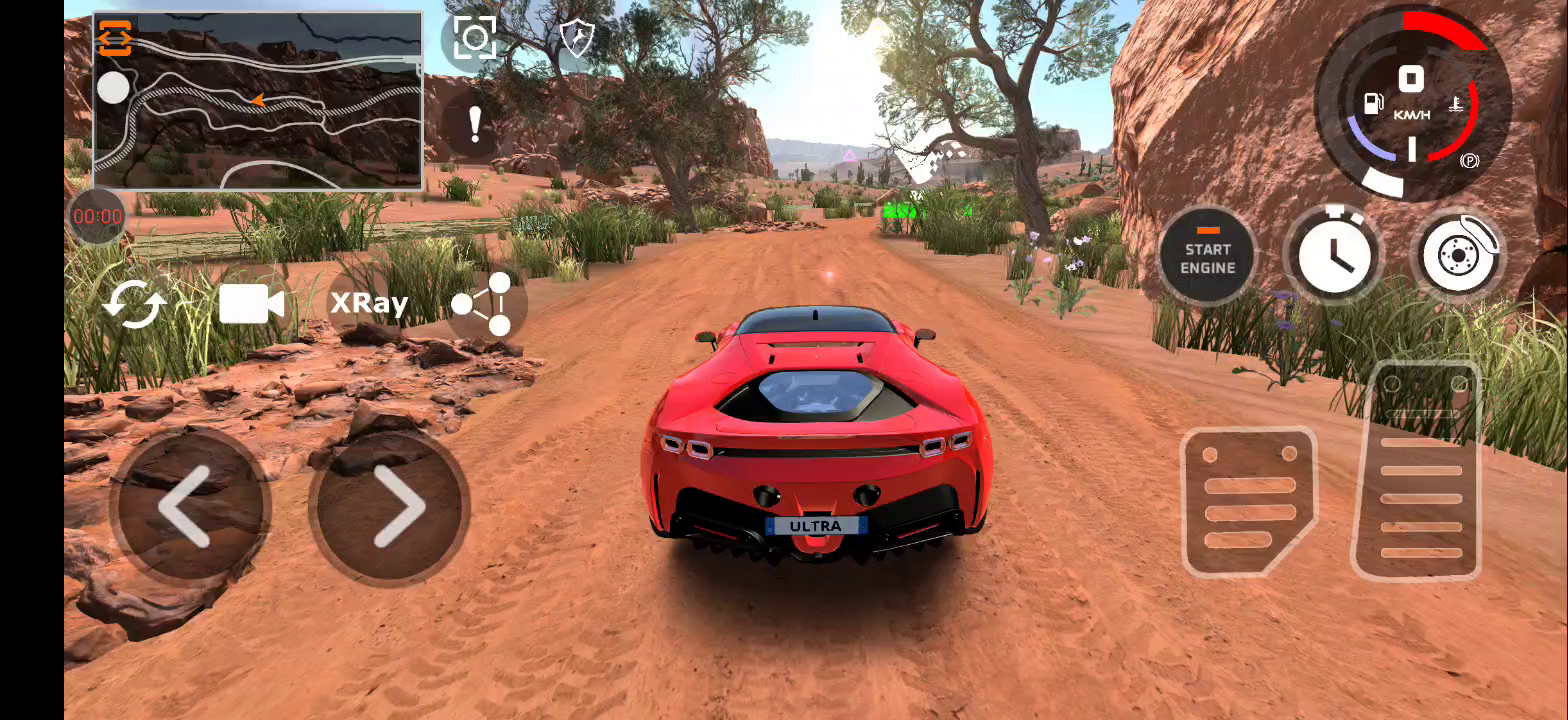Engage the brake disc handbrake button

(1459, 255)
